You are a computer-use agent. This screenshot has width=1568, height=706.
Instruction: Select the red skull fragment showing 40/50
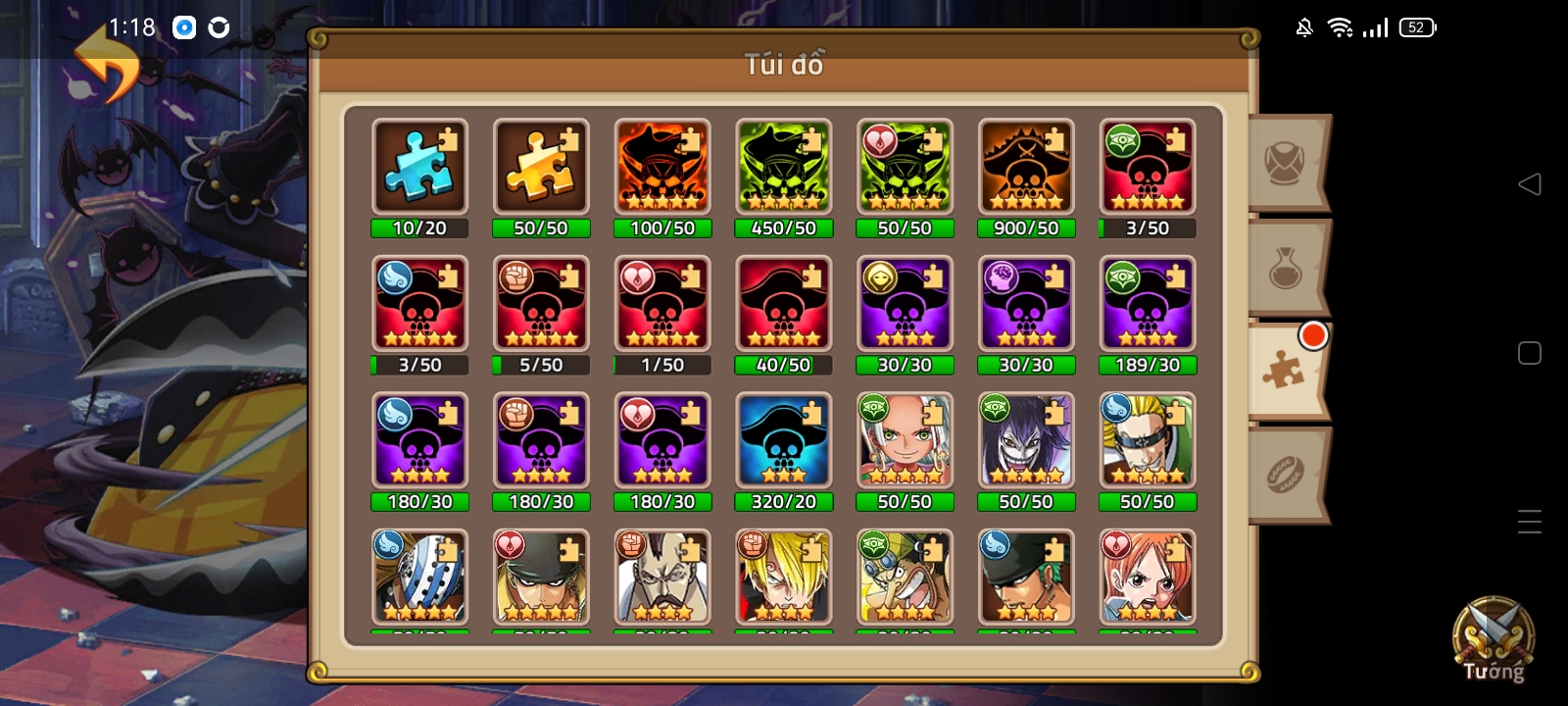784,302
